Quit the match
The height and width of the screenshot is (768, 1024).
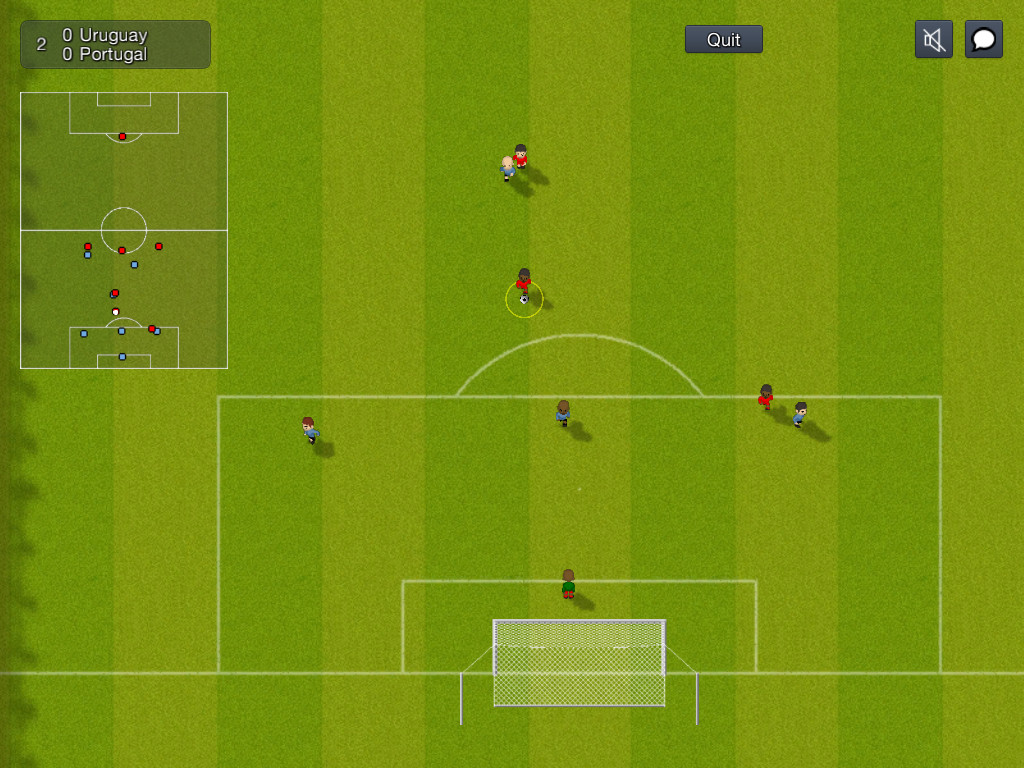pyautogui.click(x=723, y=39)
